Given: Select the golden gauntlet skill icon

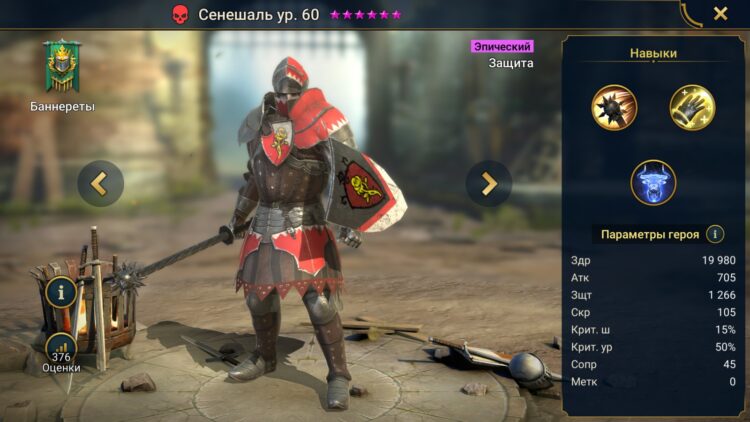Looking at the screenshot, I should [x=692, y=107].
